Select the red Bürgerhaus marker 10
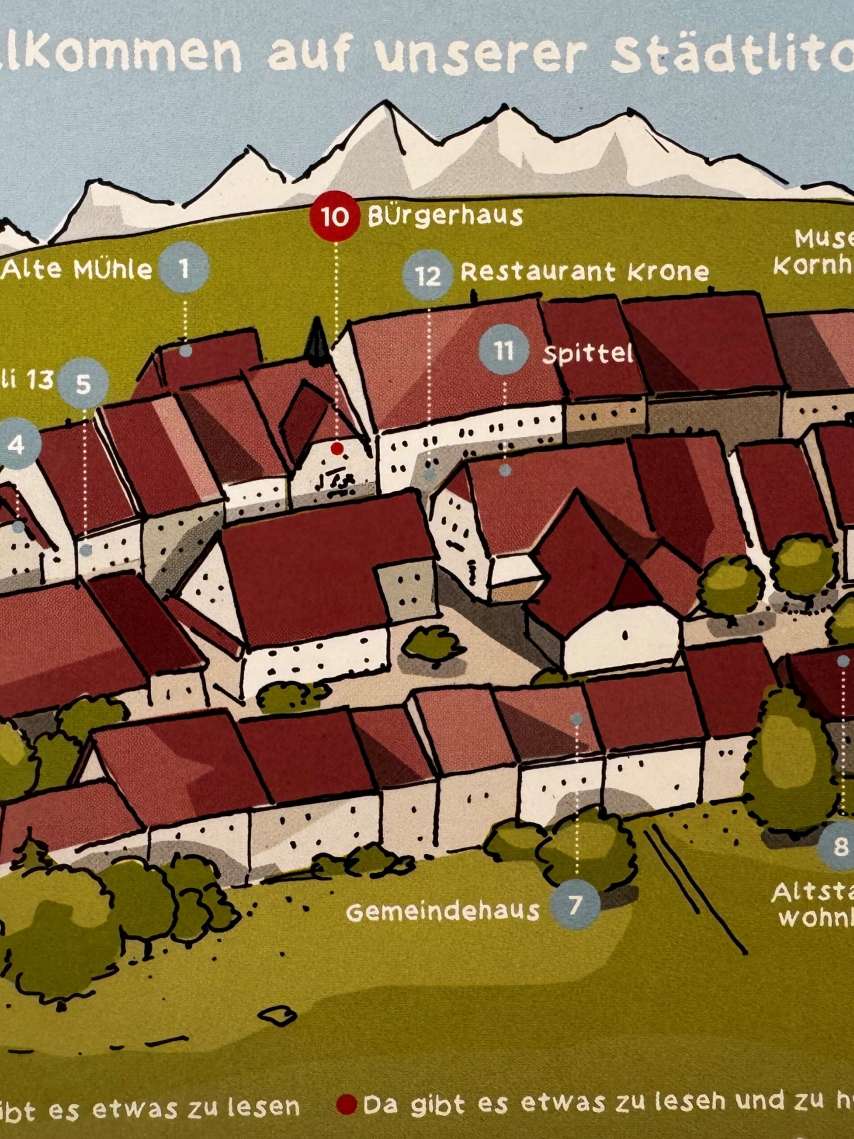This screenshot has height=1139, width=854. [x=335, y=216]
